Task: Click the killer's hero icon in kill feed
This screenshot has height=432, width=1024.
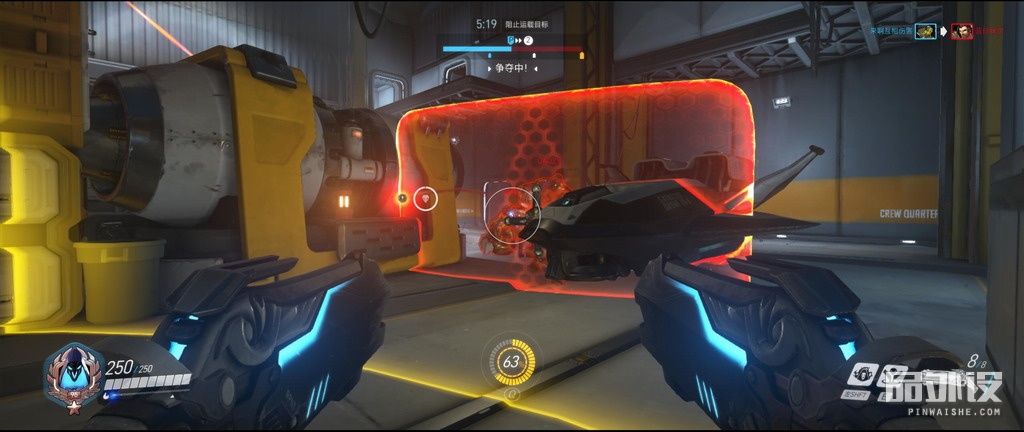Action: [x=926, y=32]
